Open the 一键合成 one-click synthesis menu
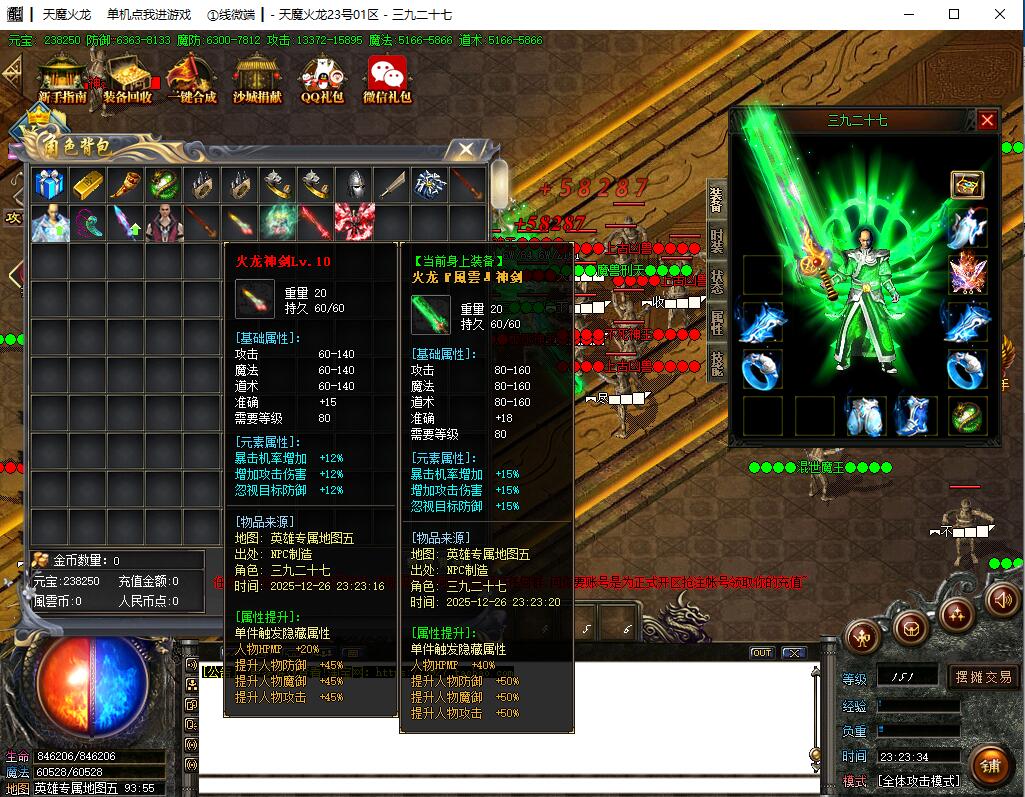 (x=193, y=78)
